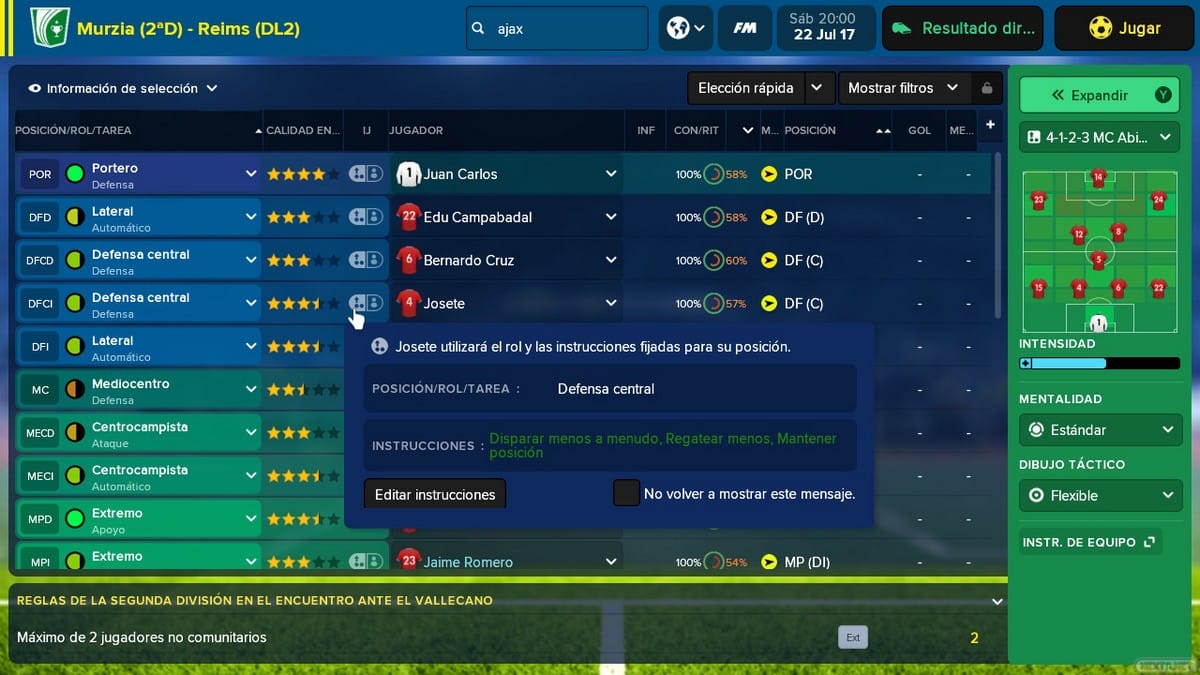
Task: Click the padlock icon beside filters
Action: (987, 88)
